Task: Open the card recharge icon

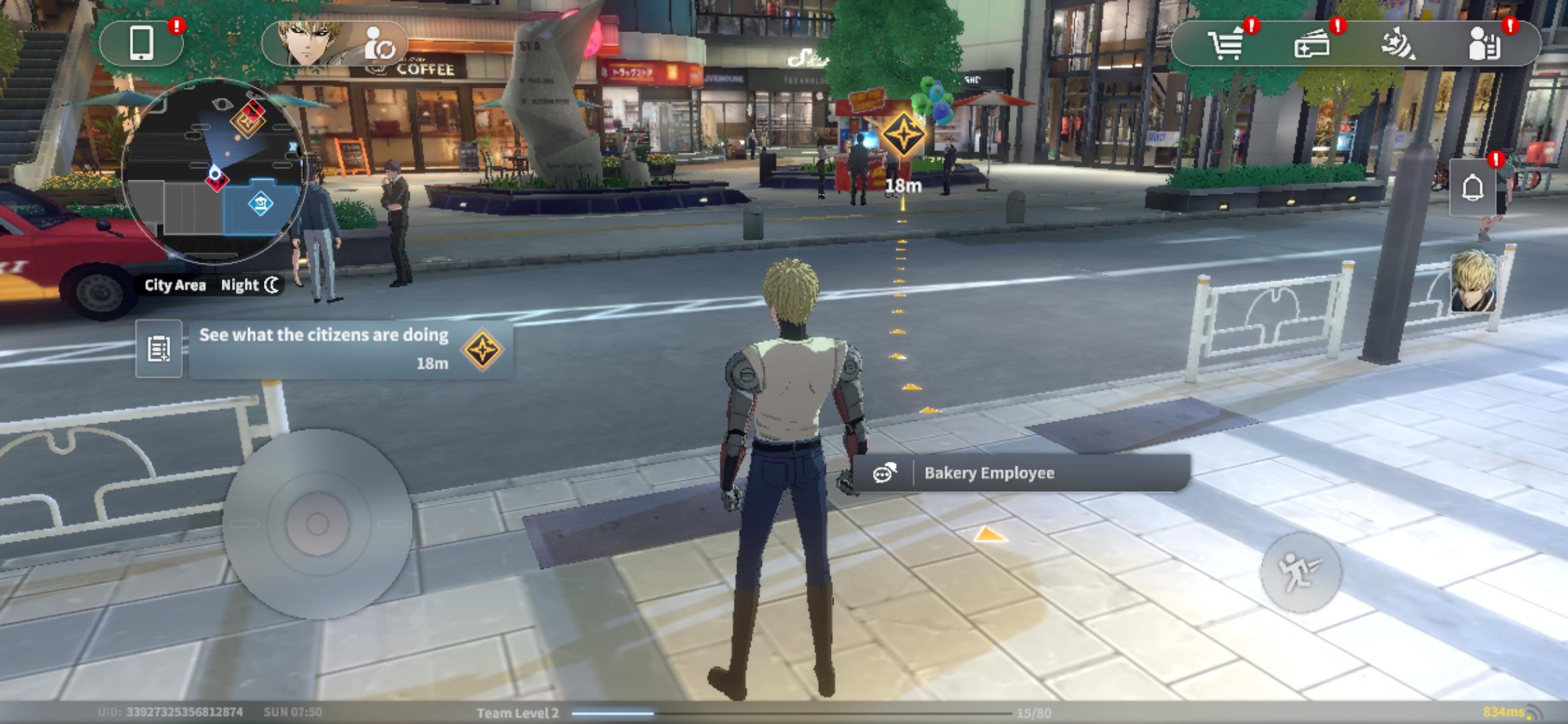Action: point(1312,45)
